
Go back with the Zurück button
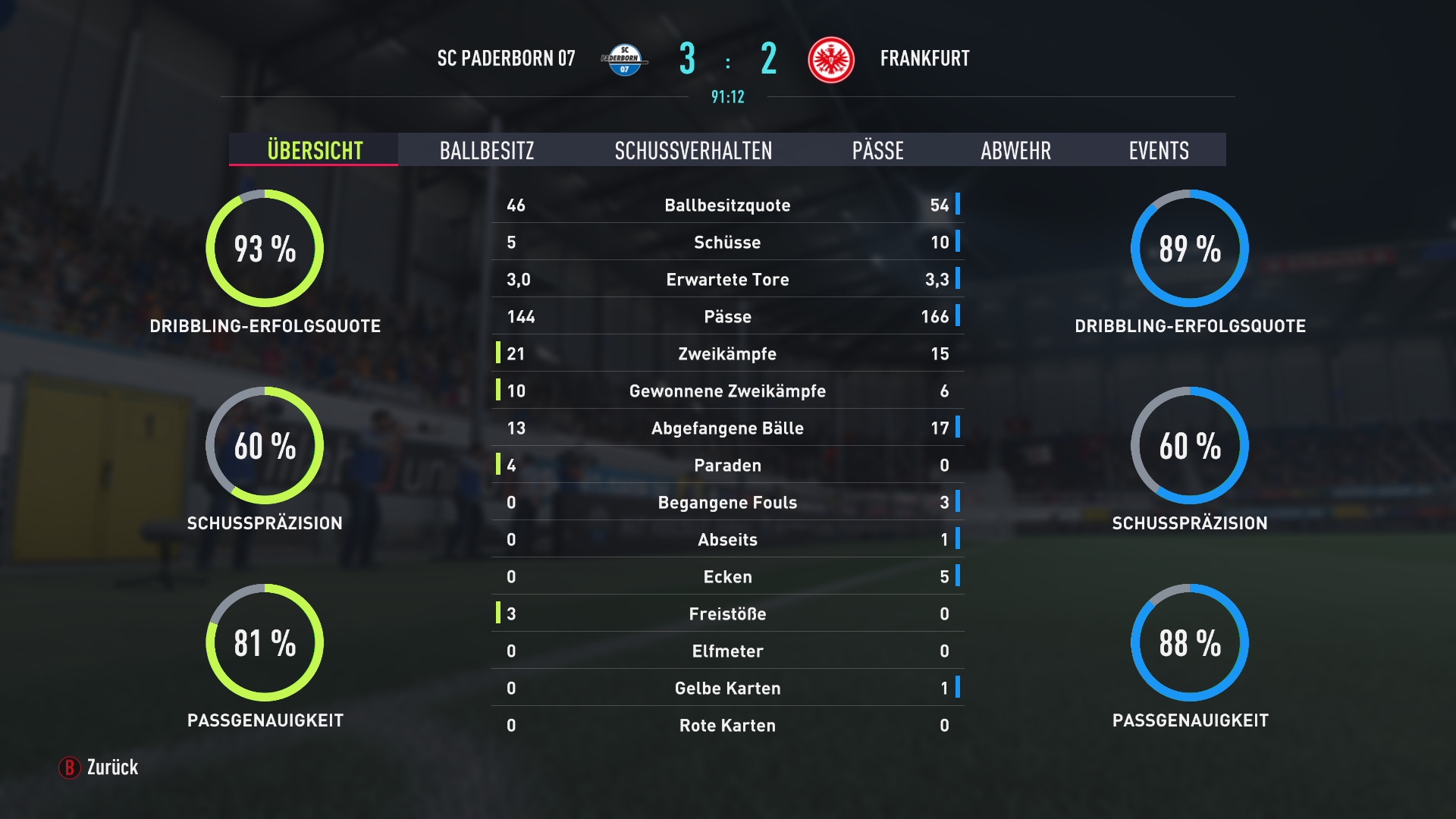pyautogui.click(x=99, y=767)
